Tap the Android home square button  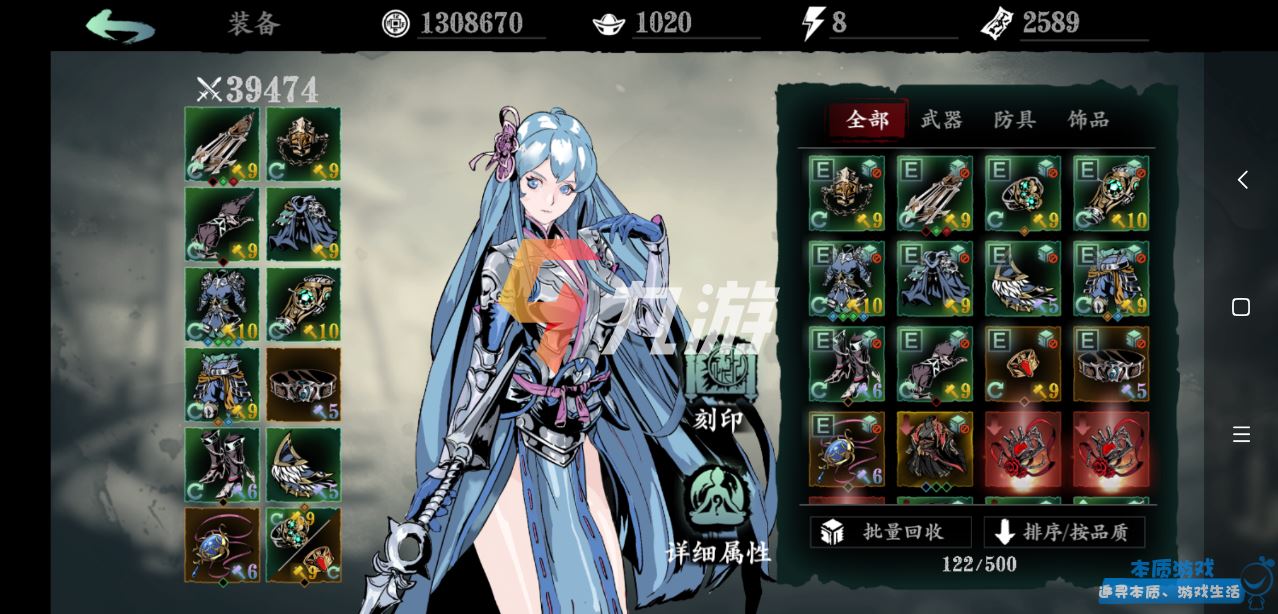point(1241,307)
